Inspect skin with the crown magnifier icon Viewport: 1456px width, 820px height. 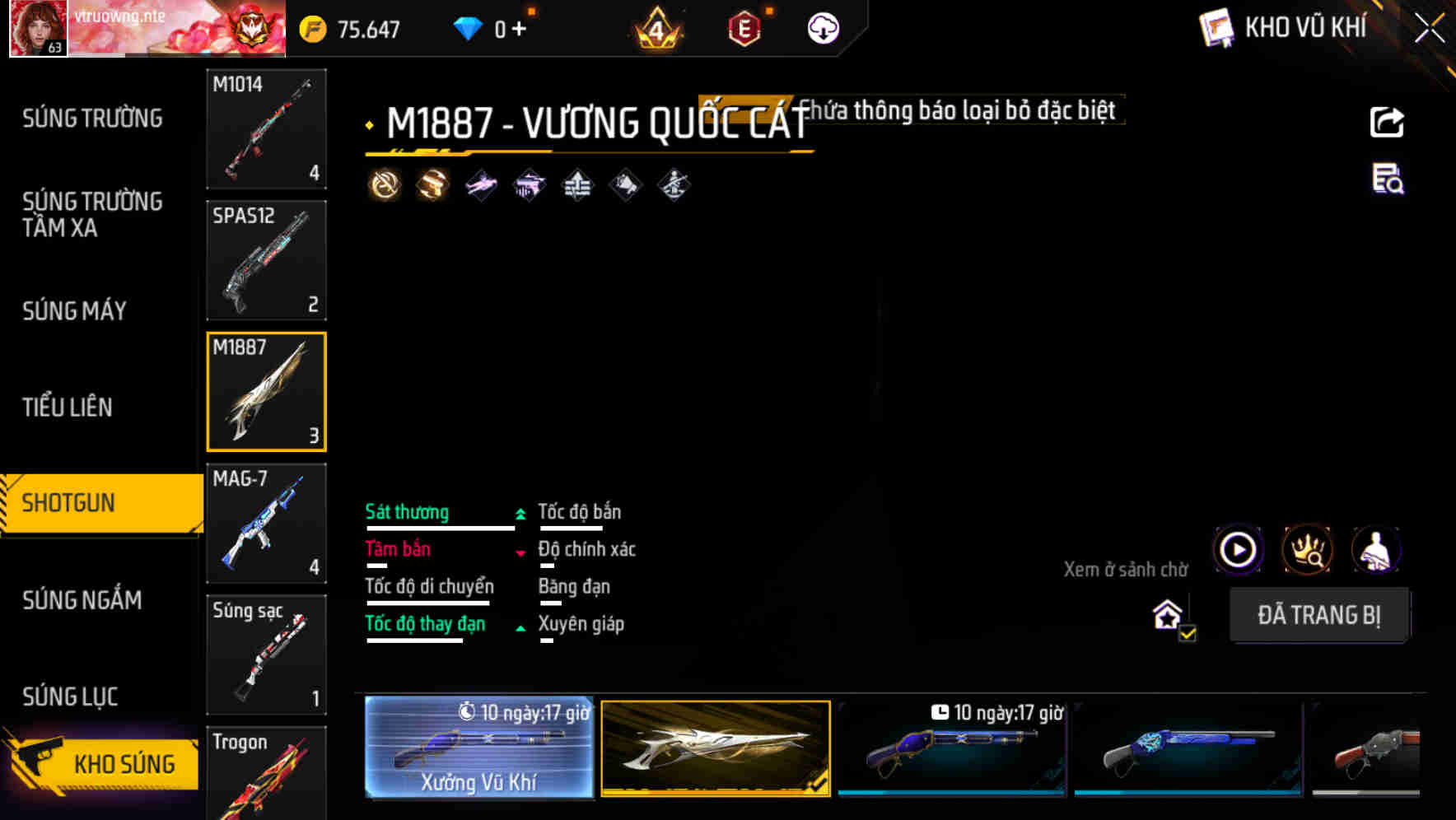pyautogui.click(x=1307, y=550)
